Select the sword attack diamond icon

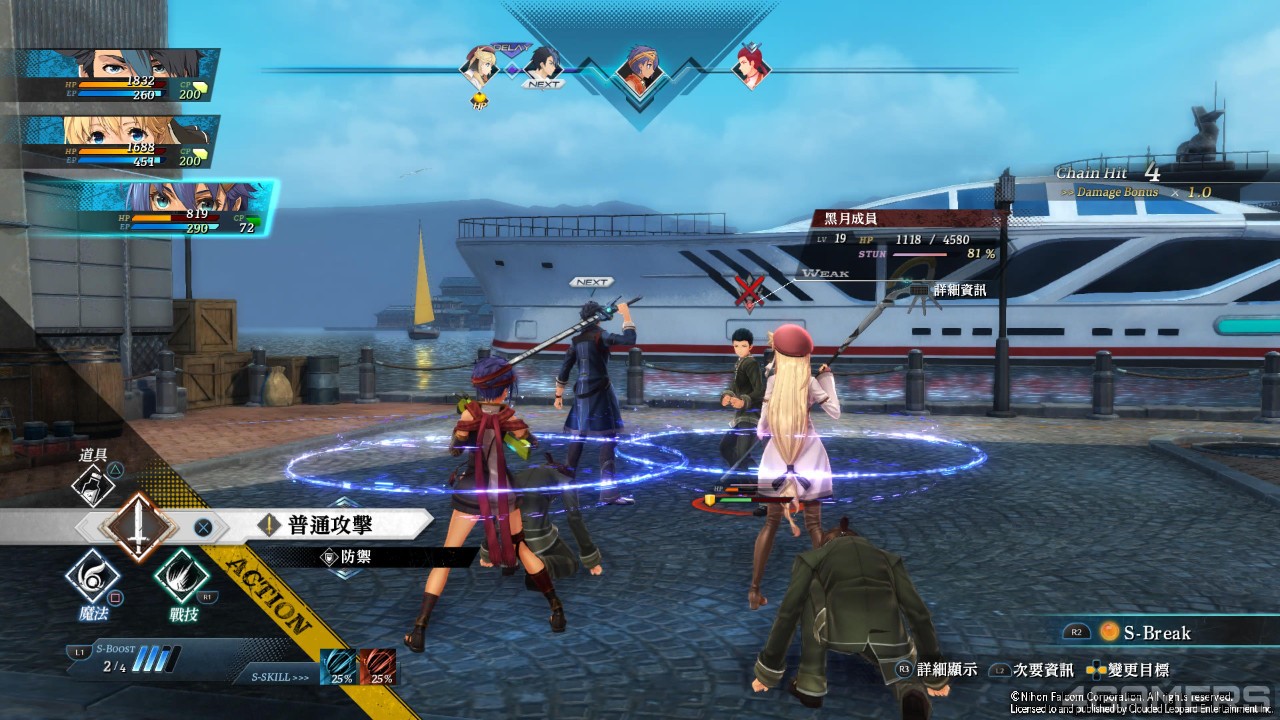point(138,525)
